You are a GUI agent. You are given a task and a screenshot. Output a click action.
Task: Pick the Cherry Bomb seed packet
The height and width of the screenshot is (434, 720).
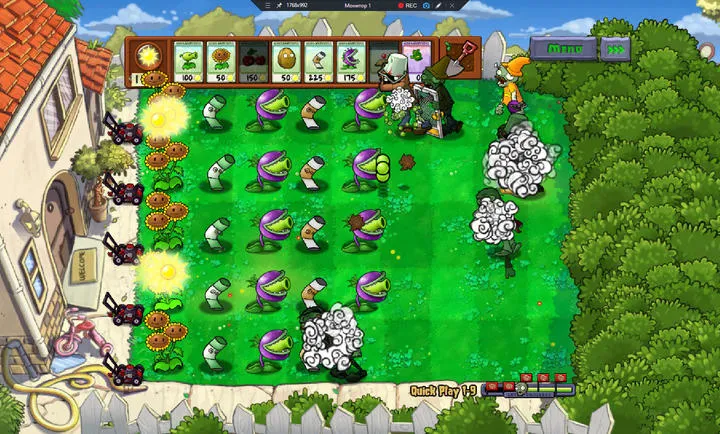coord(254,62)
